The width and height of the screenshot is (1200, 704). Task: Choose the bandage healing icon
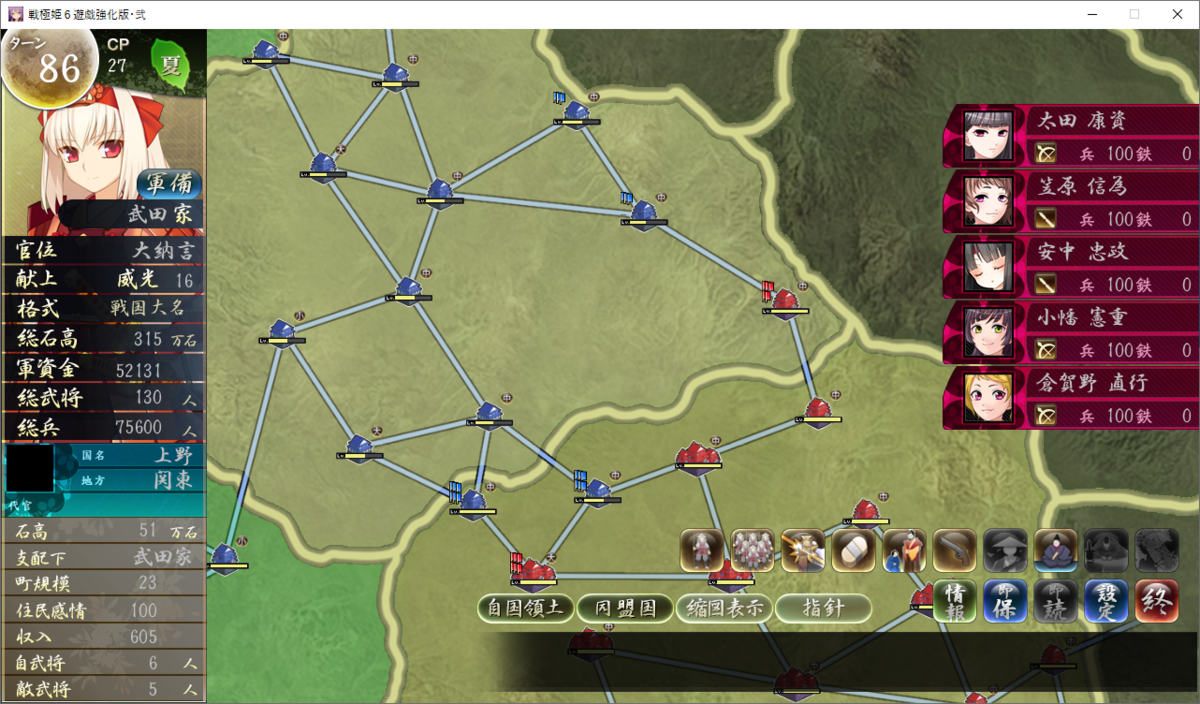coord(853,550)
